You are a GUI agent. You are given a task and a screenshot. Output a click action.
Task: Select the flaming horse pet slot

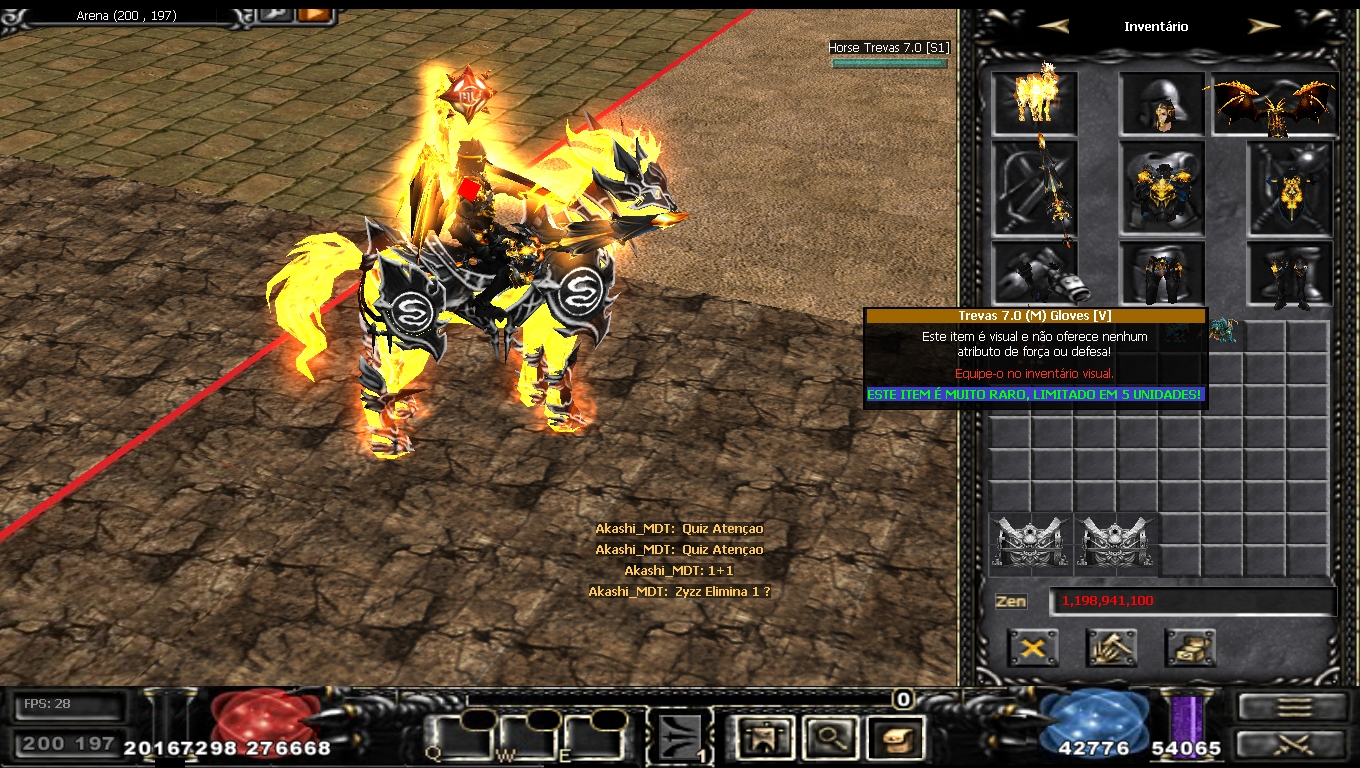click(1035, 102)
